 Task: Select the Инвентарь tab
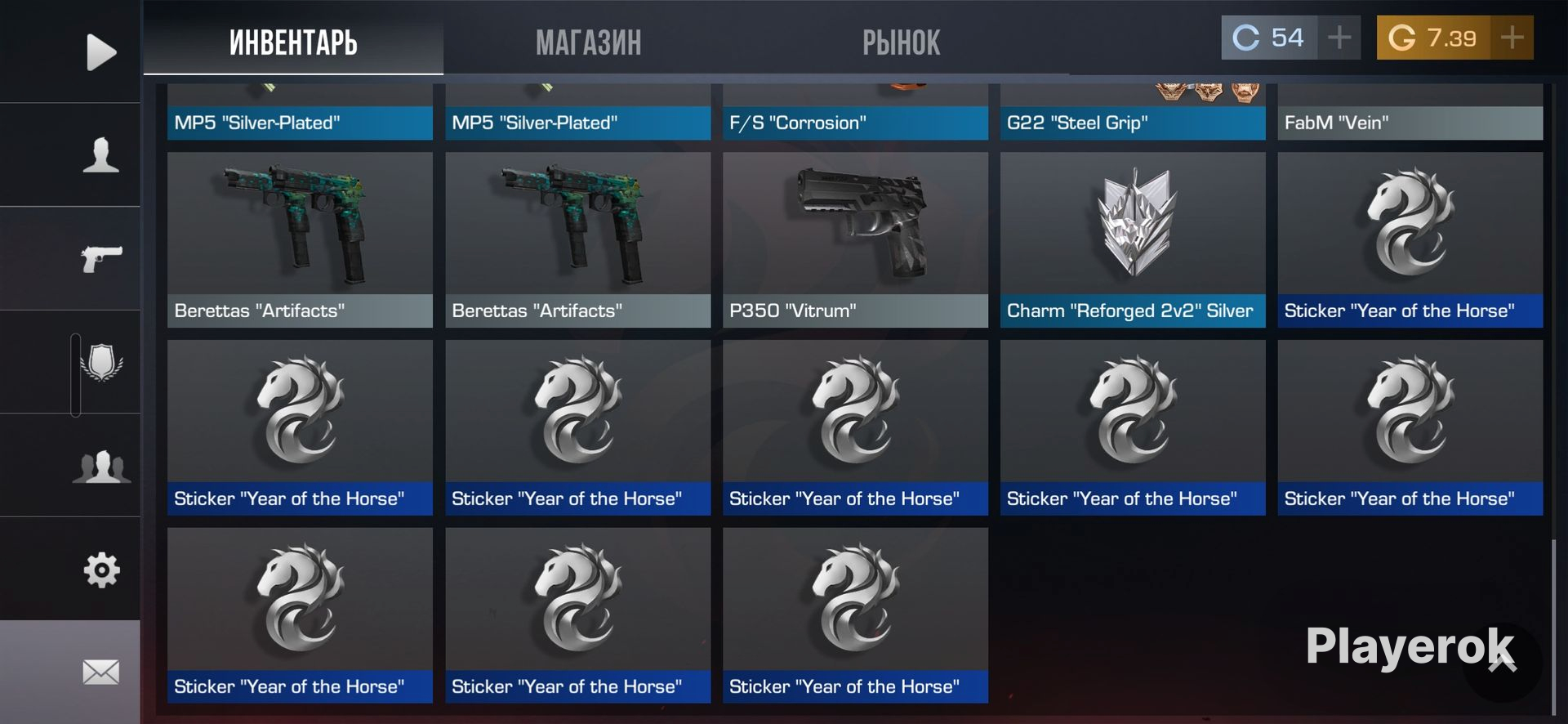[293, 42]
